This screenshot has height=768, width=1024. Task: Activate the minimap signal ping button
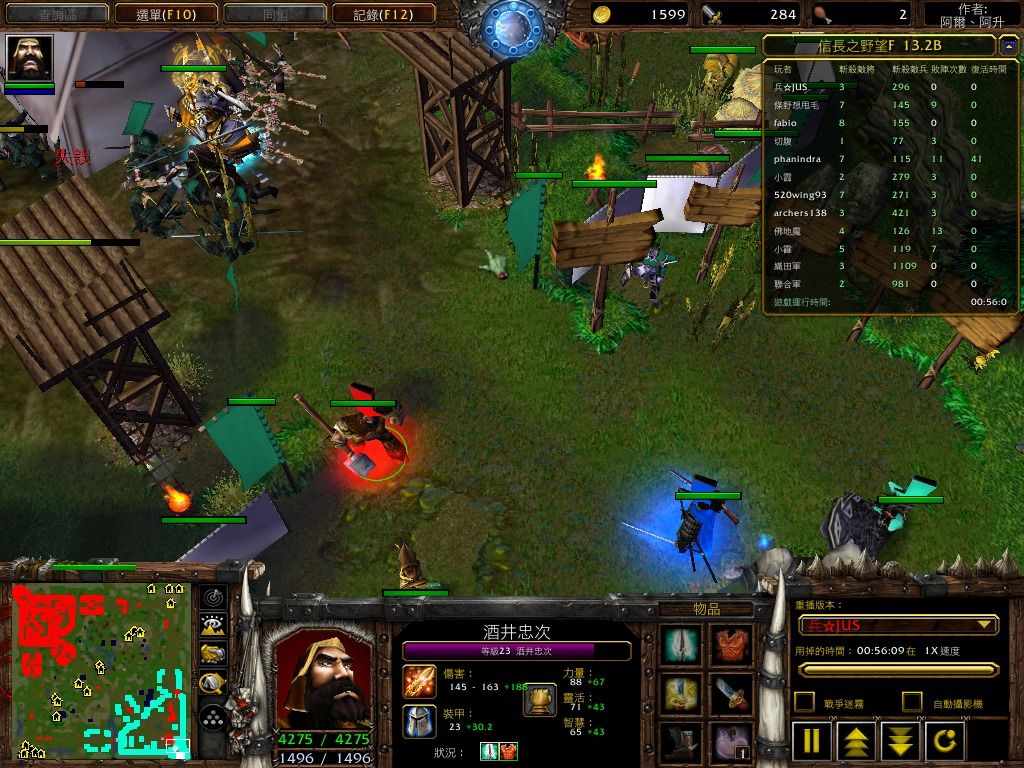point(212,598)
